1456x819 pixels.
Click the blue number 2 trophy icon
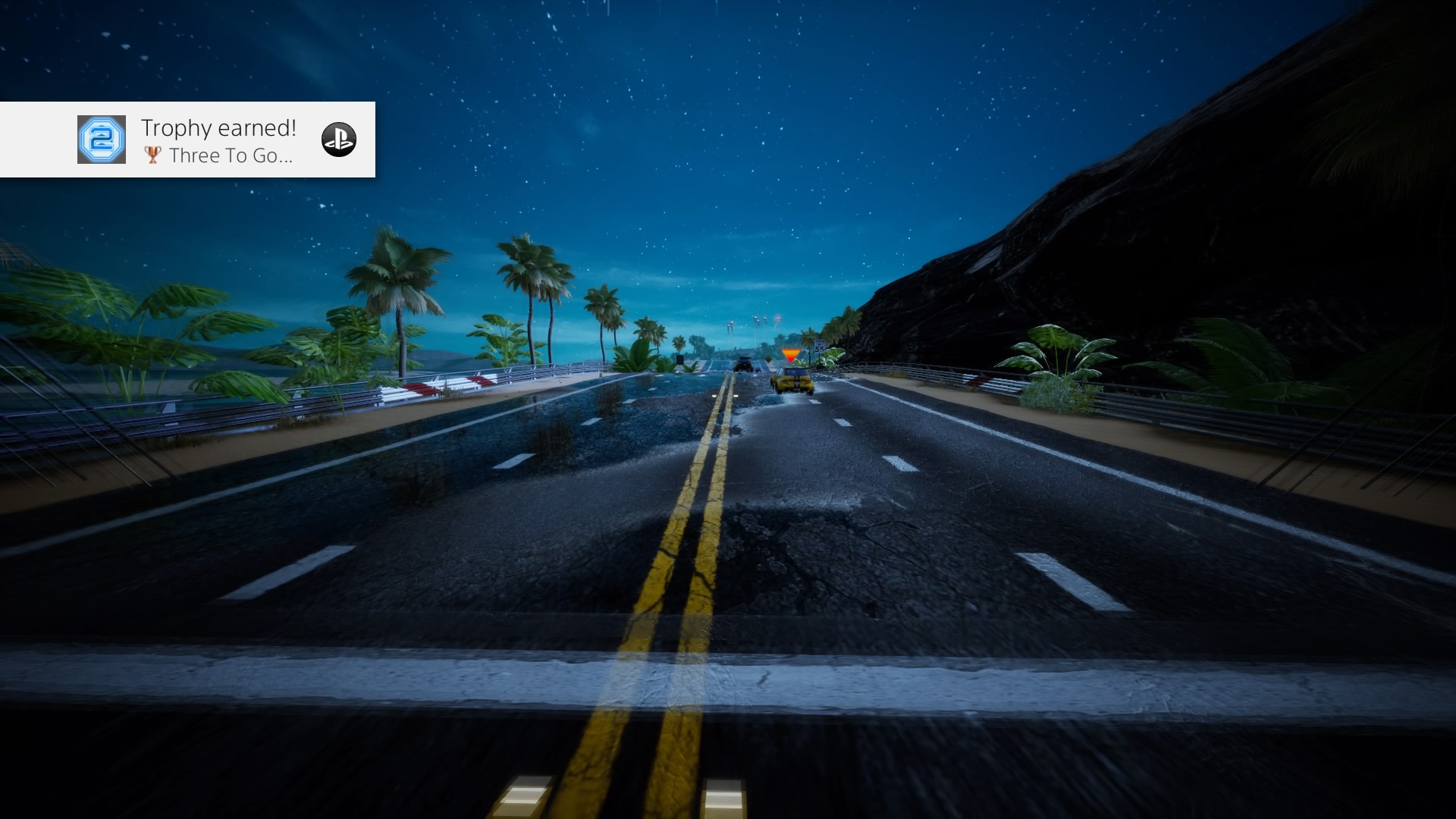[102, 140]
